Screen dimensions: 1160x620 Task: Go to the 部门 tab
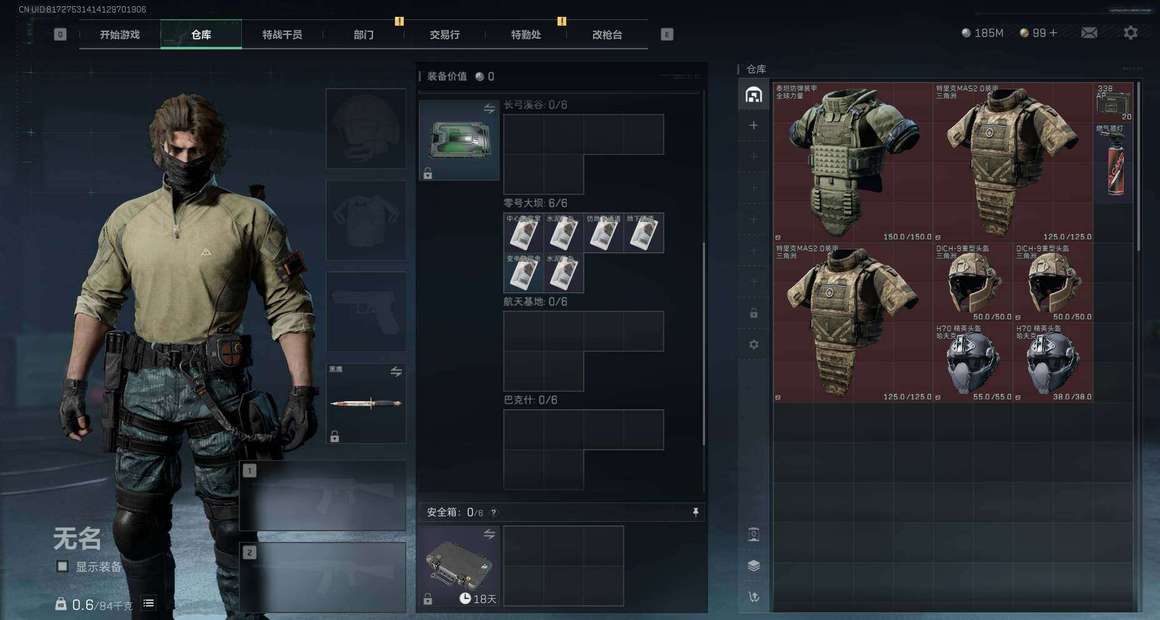363,34
